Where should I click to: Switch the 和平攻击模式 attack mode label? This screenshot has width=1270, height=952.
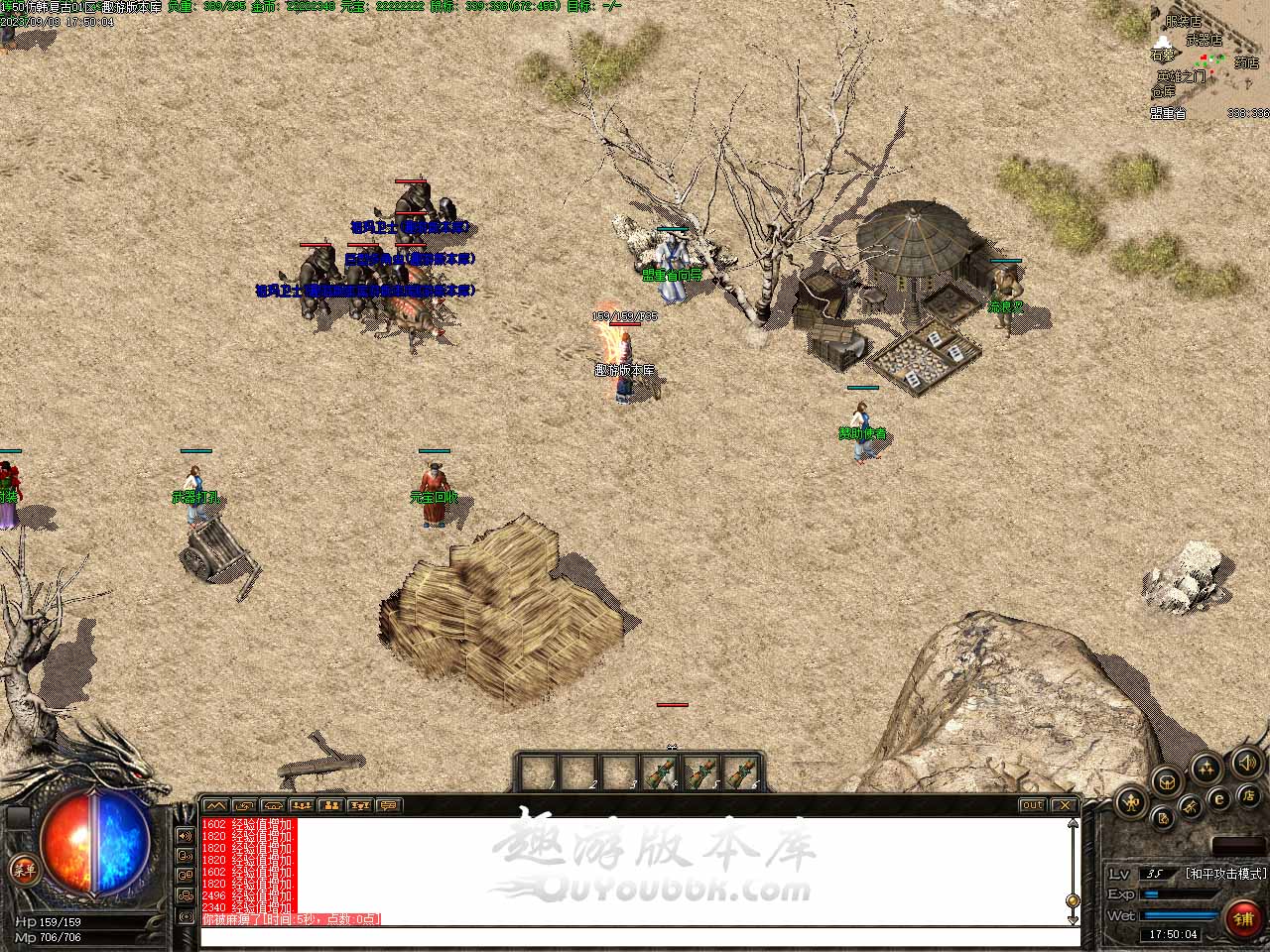[1225, 874]
